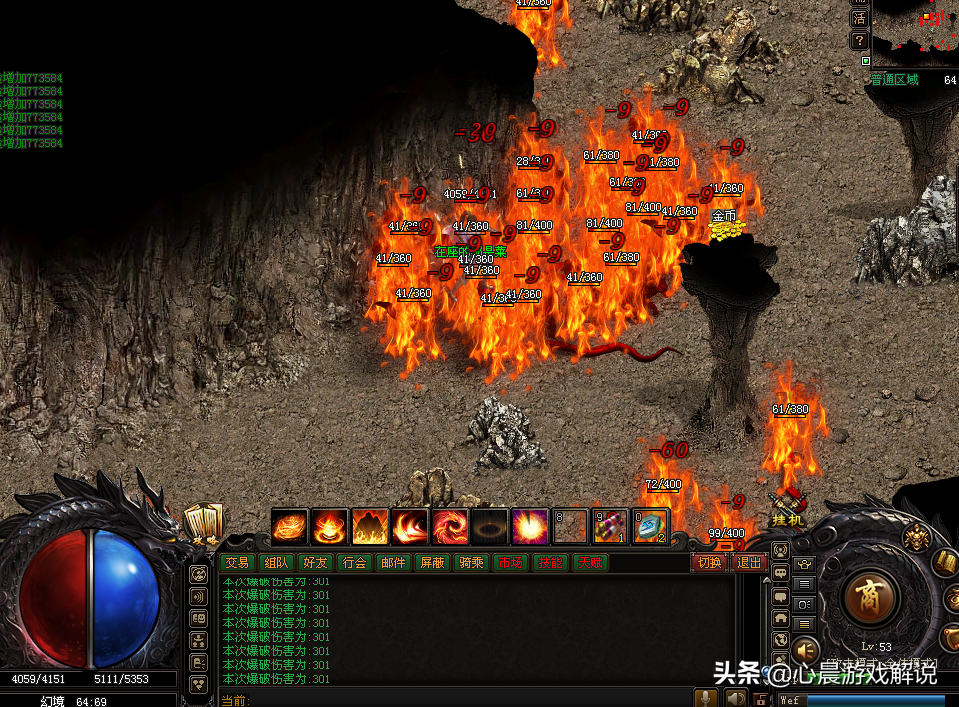The image size is (959, 707).
Task: Show the 好友 friends list
Action: click(314, 563)
